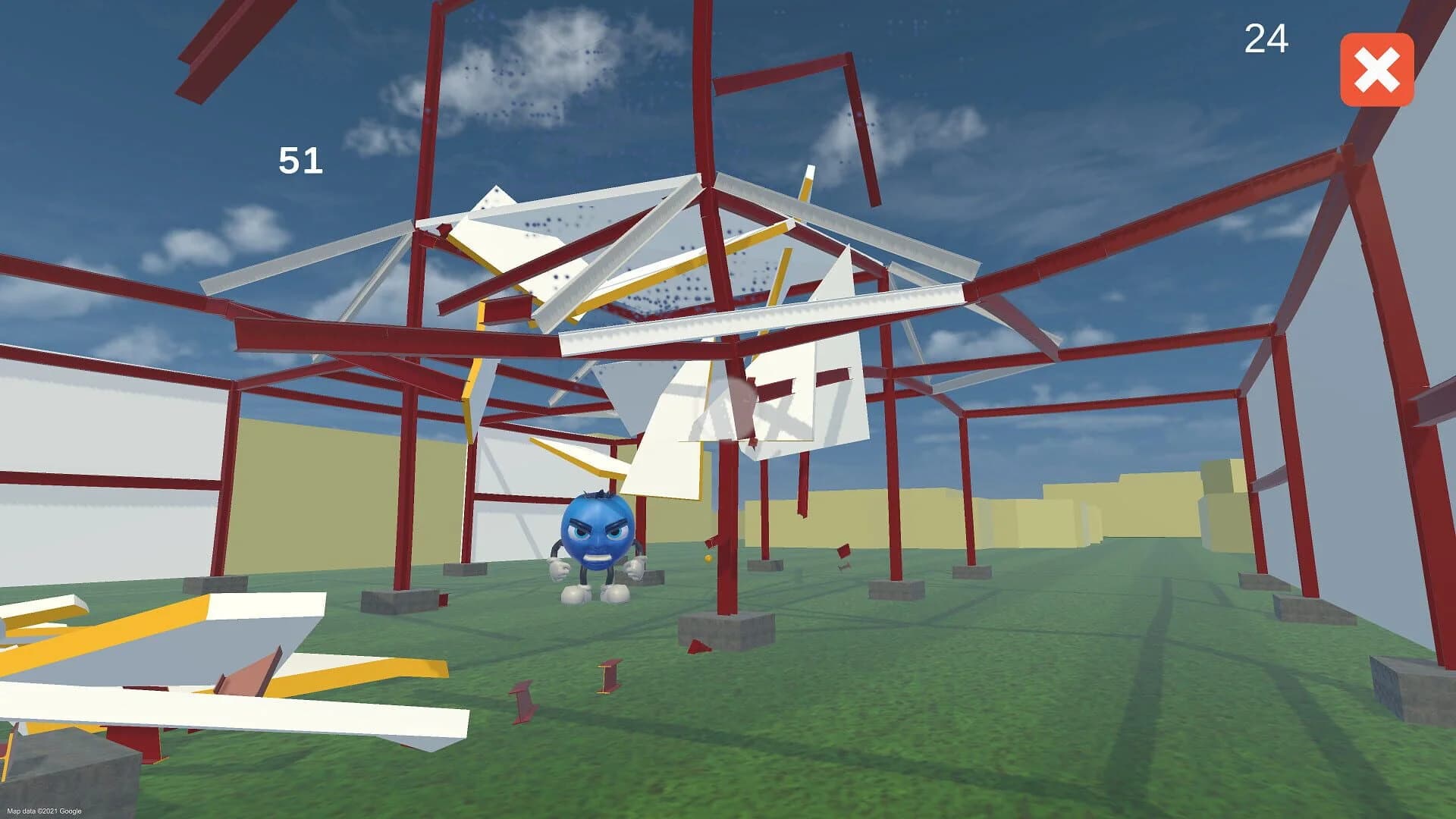Click the orange X exit icon
This screenshot has height=819, width=1456.
[1378, 71]
